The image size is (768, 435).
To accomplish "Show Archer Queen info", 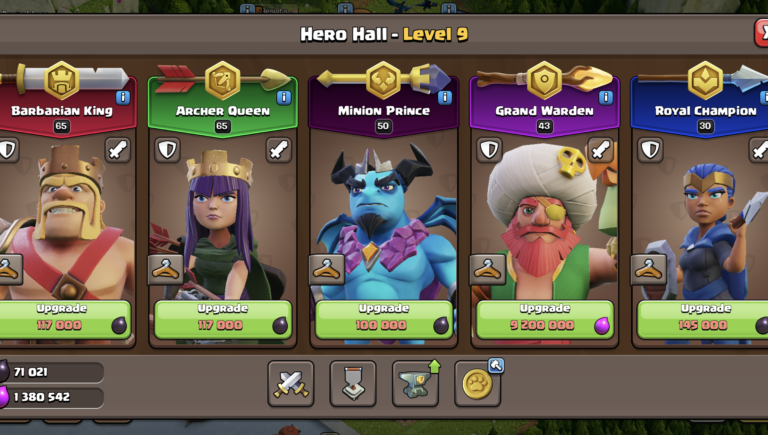I will [284, 97].
